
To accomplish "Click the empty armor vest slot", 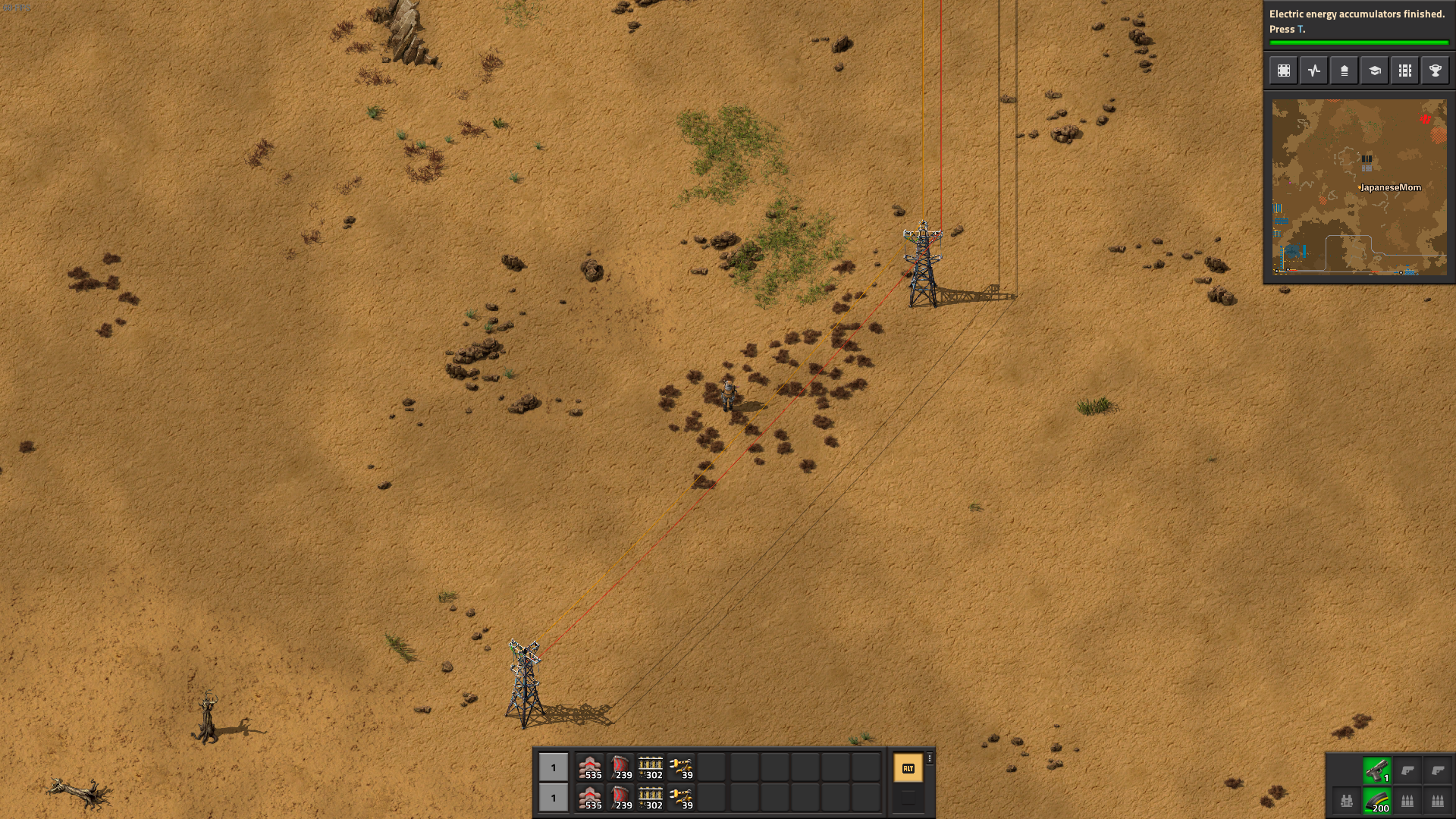I will [1347, 801].
